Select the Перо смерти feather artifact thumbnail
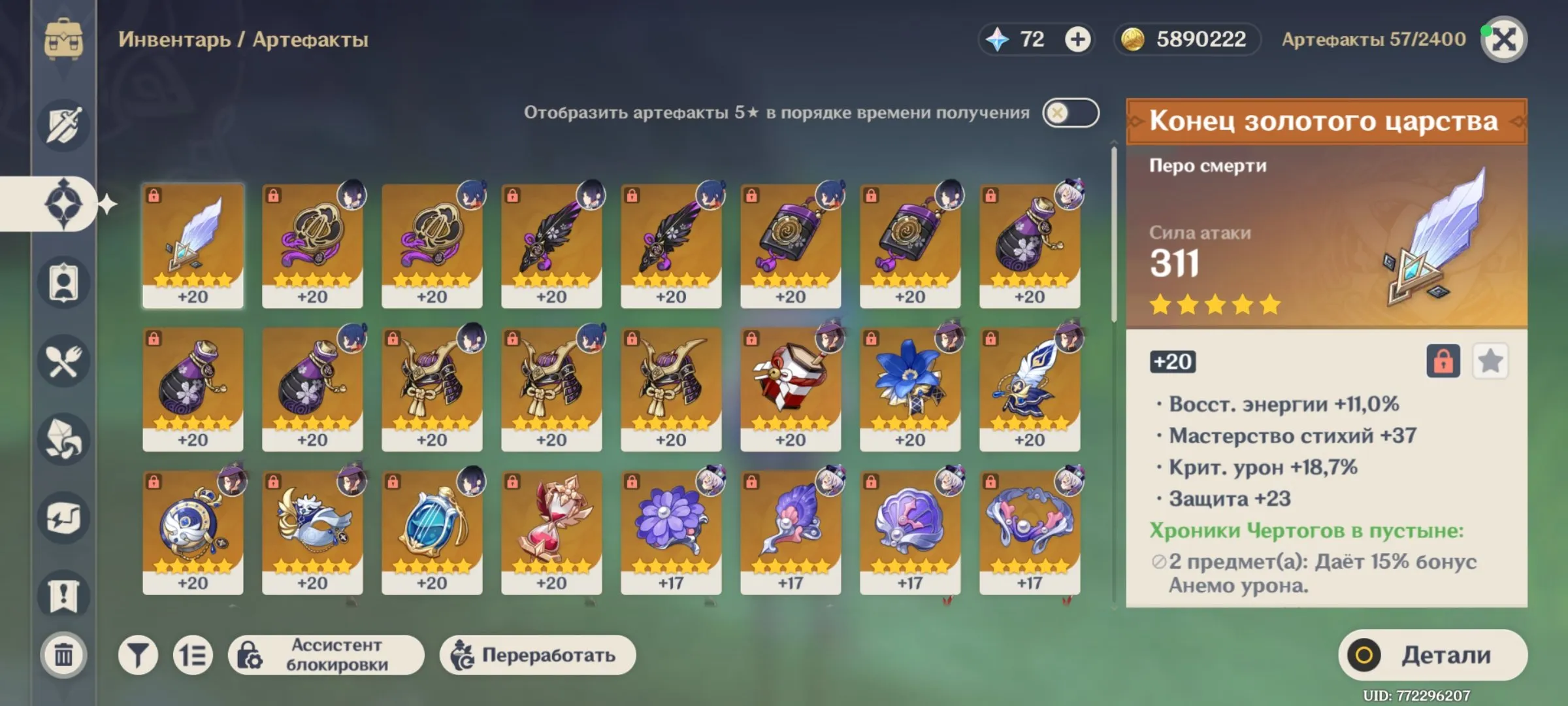This screenshot has height=706, width=1568. [x=194, y=245]
